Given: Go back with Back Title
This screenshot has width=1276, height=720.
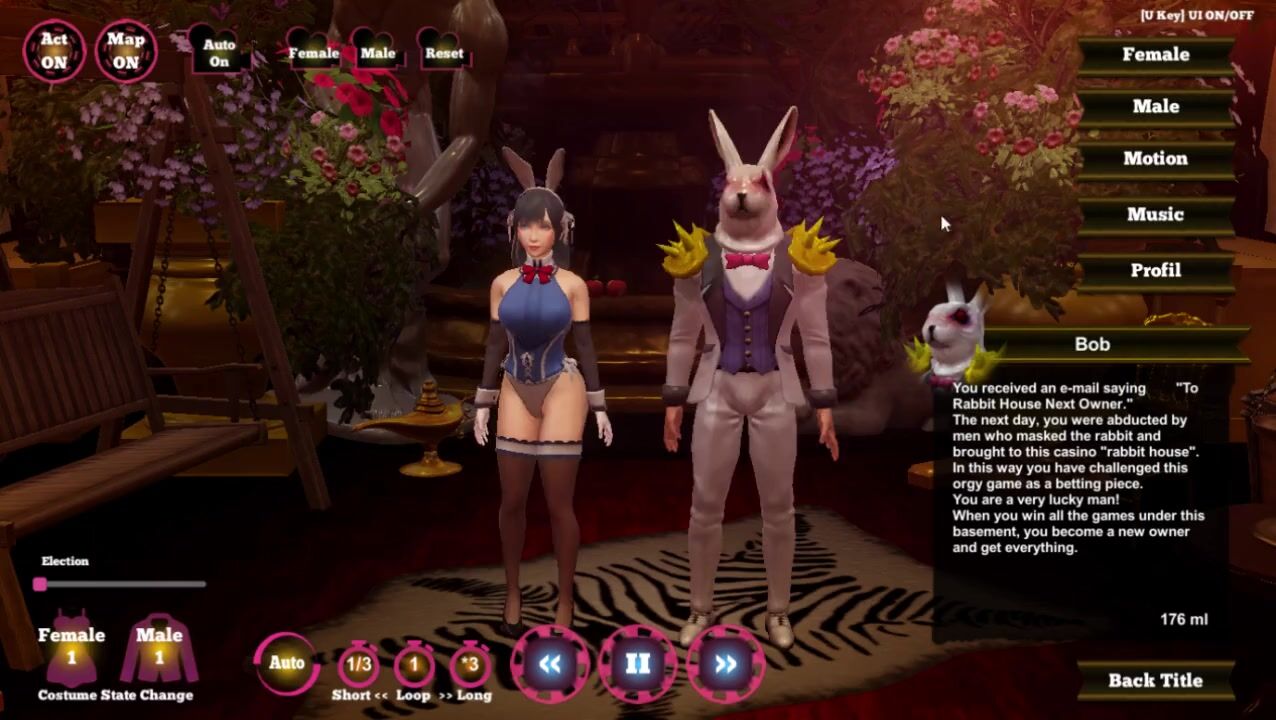Looking at the screenshot, I should click(1155, 681).
